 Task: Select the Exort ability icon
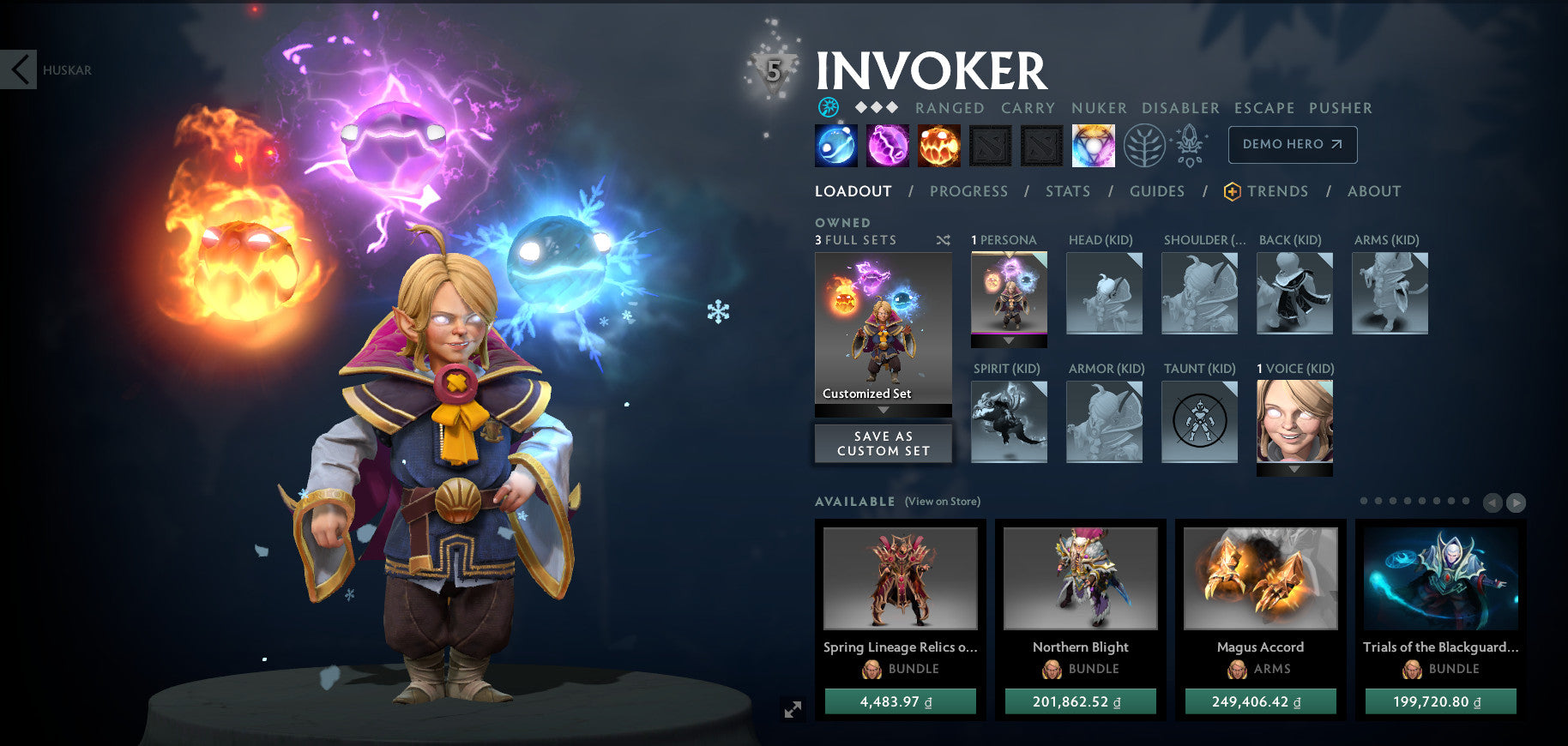pos(939,145)
